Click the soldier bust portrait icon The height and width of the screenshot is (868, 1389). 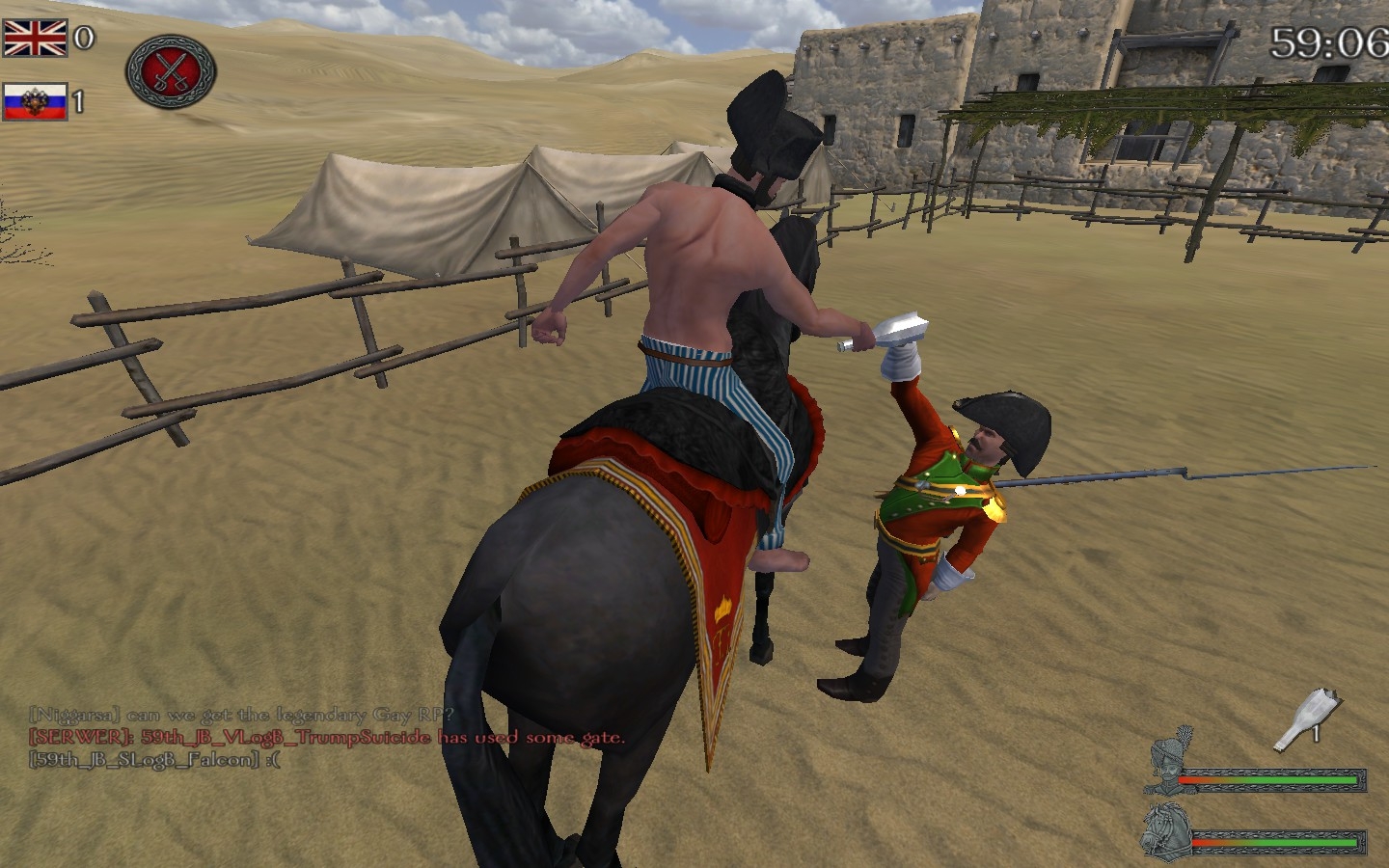[1172, 761]
